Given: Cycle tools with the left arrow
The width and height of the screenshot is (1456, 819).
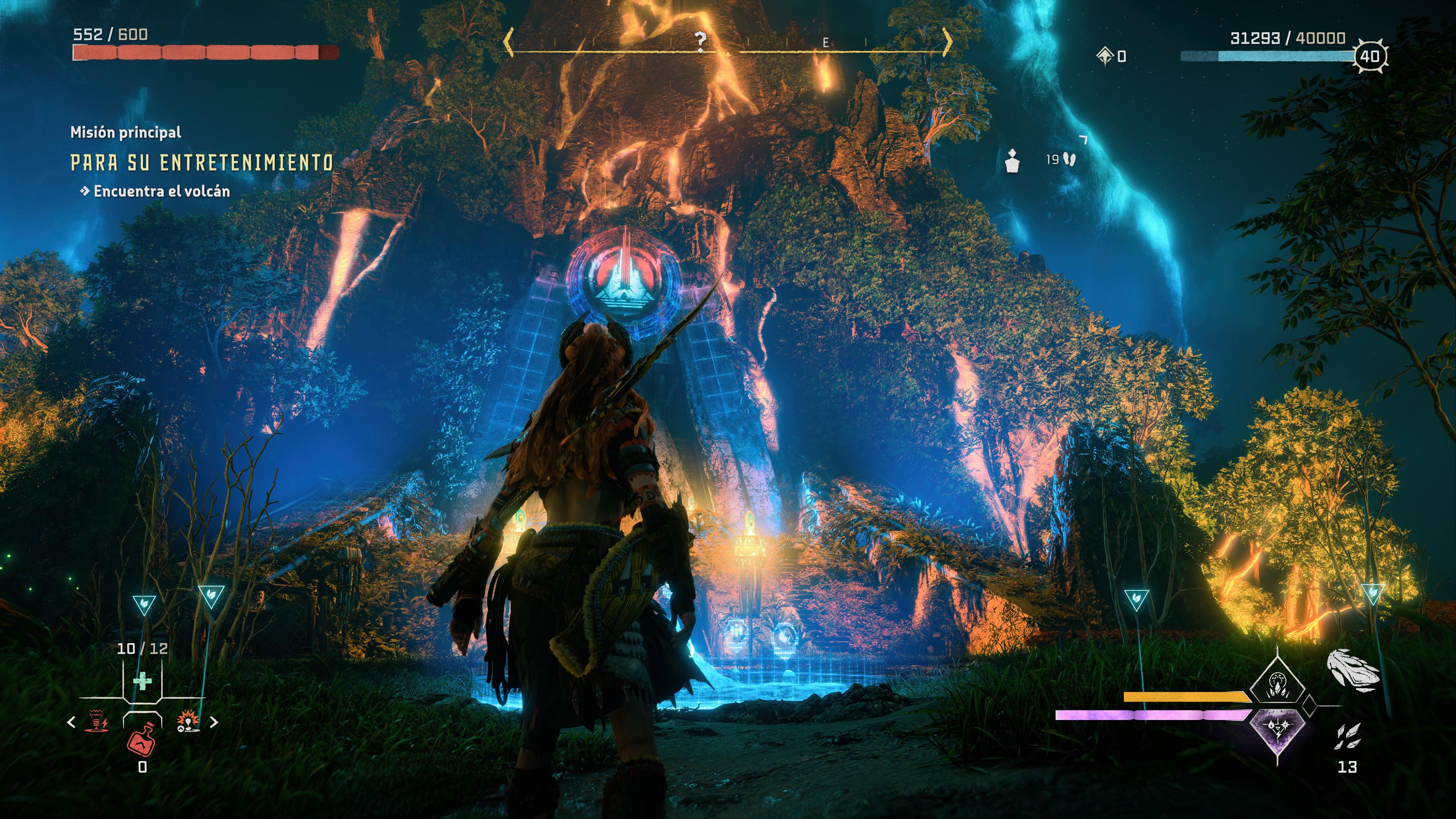Looking at the screenshot, I should (x=71, y=722).
